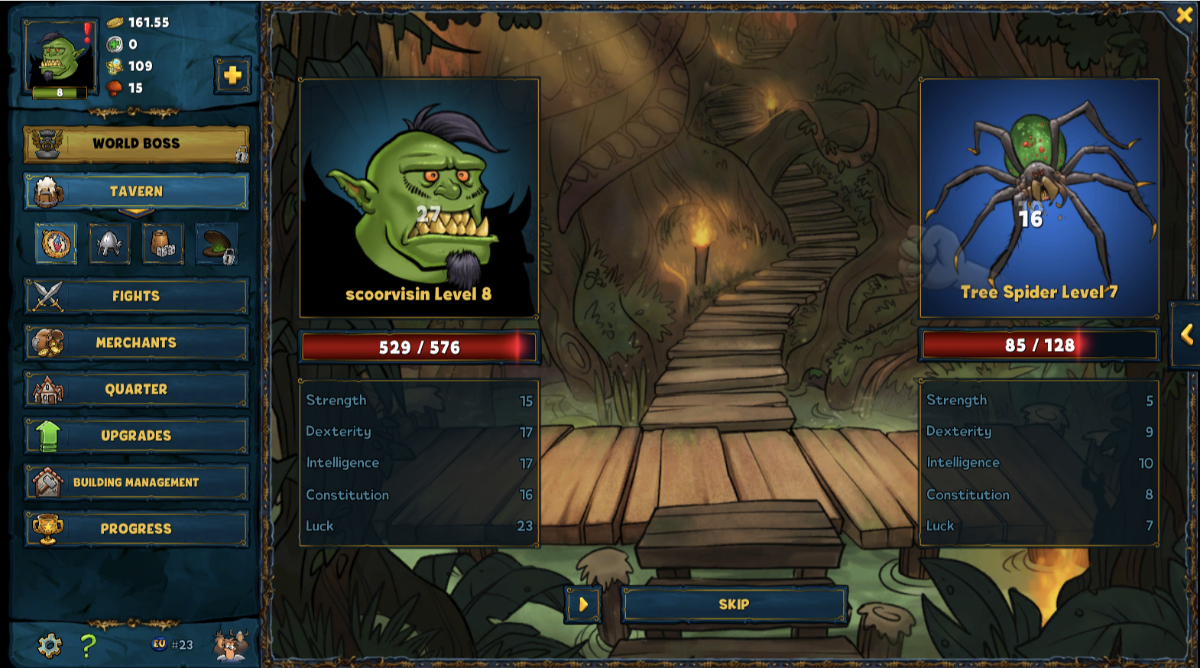This screenshot has height=668, width=1200.
Task: Open settings via the gear icon
Action: (49, 645)
